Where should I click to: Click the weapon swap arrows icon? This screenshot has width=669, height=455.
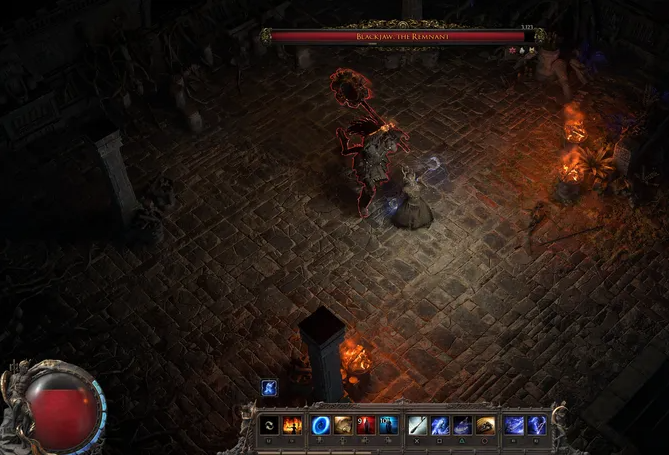click(x=268, y=425)
